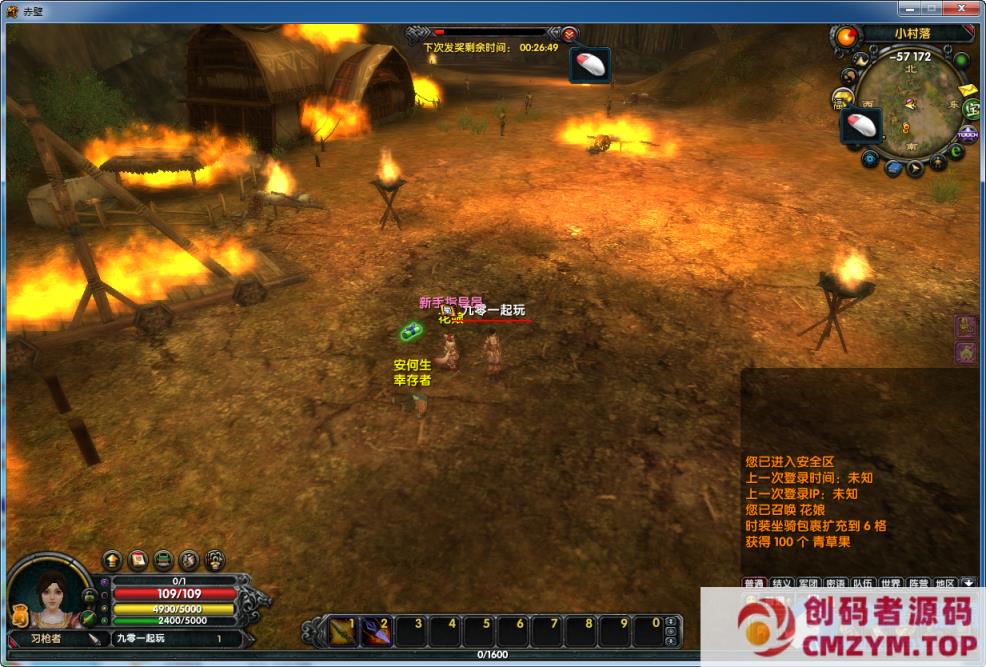
Task: Use the skill in hotbar slot 2
Action: (377, 631)
